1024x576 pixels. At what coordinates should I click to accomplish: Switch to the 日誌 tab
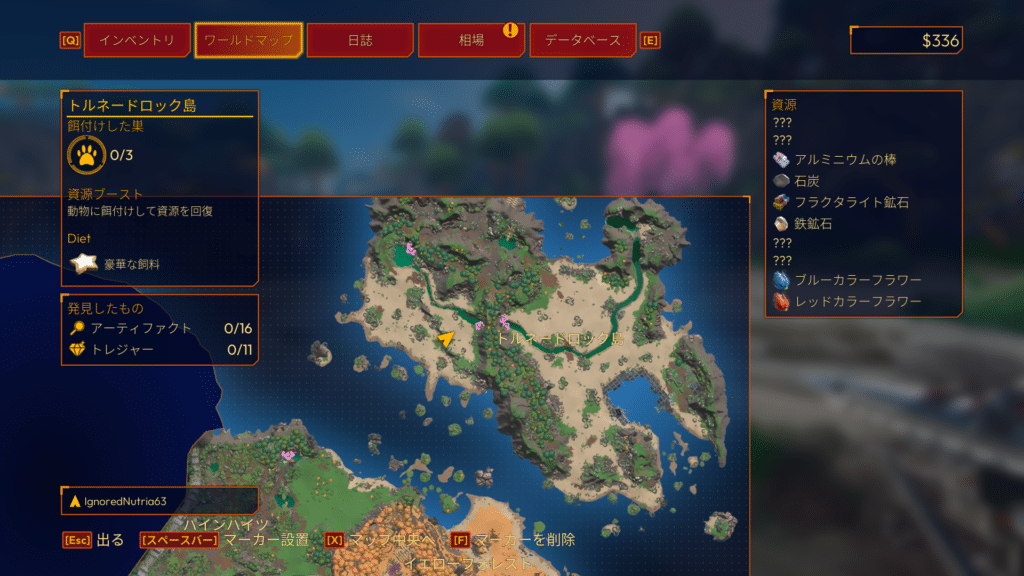tap(360, 41)
